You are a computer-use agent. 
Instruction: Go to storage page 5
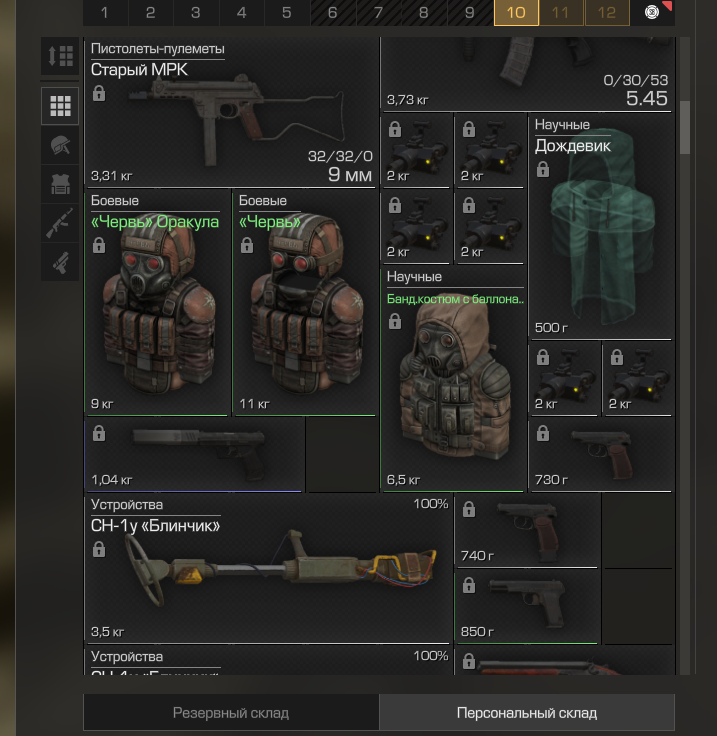(x=286, y=13)
